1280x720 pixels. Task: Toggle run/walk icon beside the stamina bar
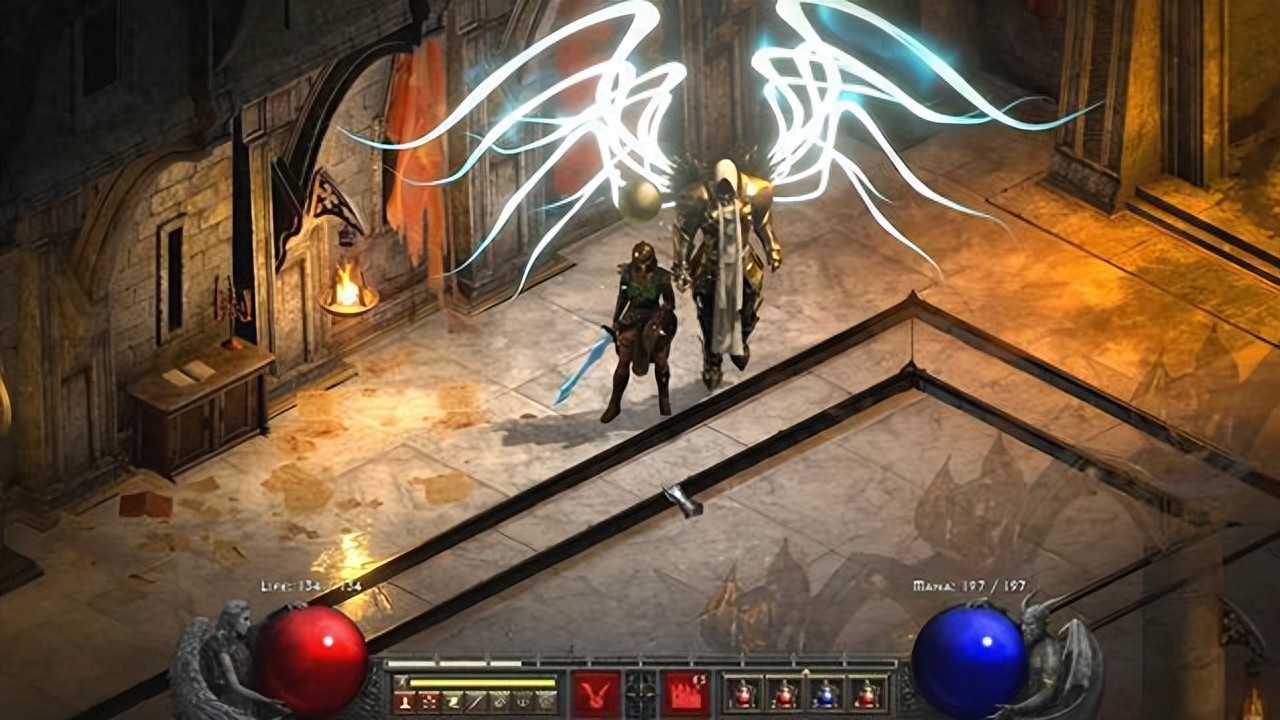pos(402,682)
